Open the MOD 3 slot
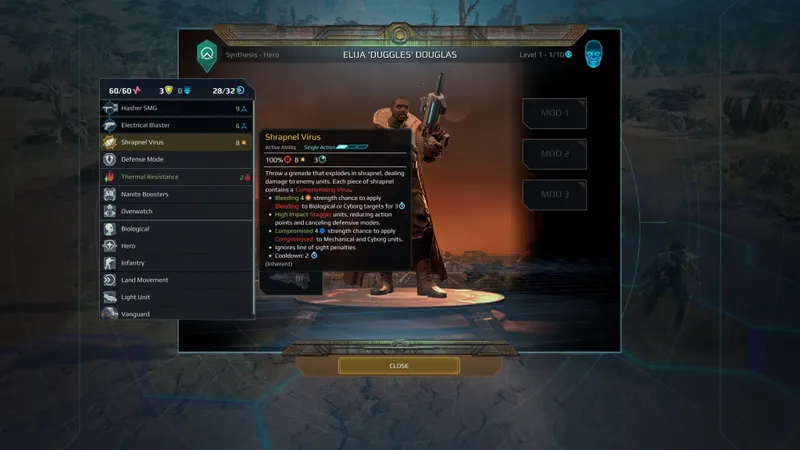800x450 pixels. [x=555, y=194]
